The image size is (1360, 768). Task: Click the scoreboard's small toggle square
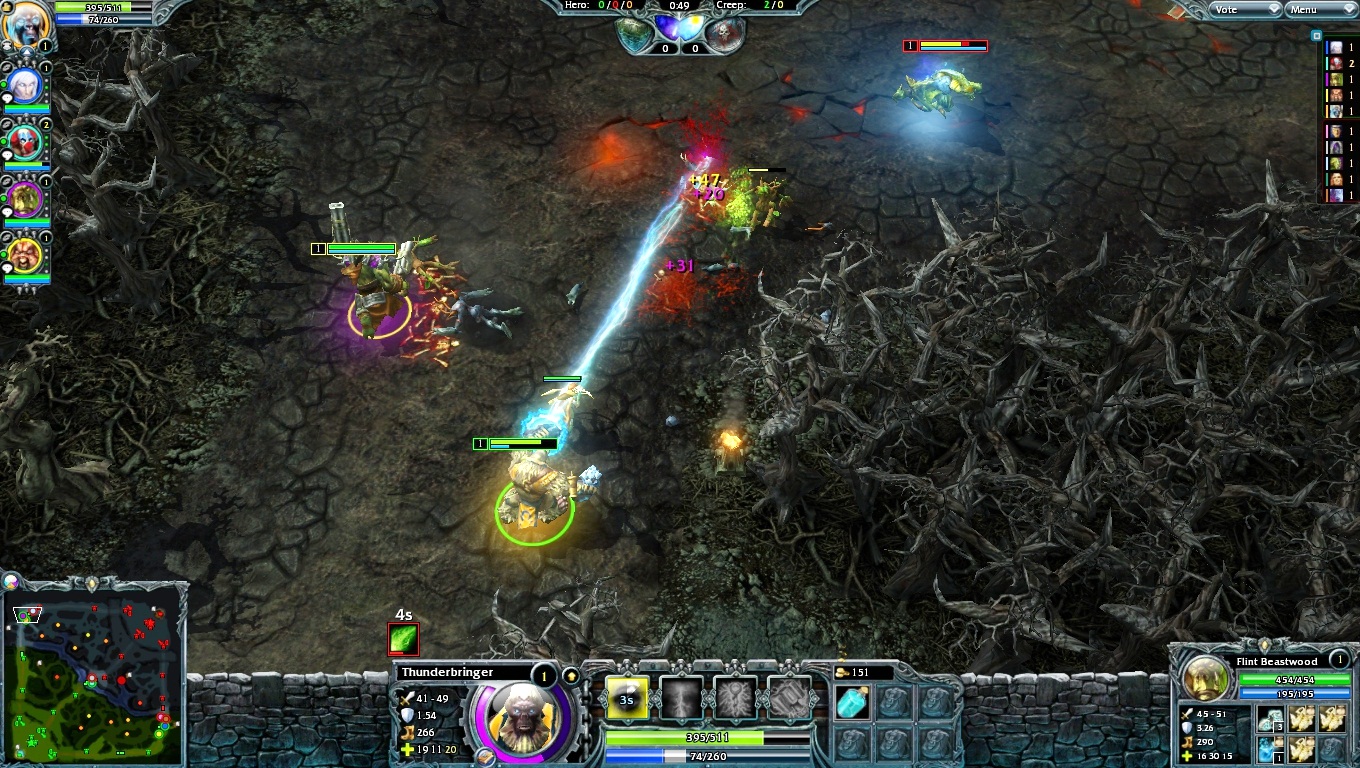coord(1317,35)
